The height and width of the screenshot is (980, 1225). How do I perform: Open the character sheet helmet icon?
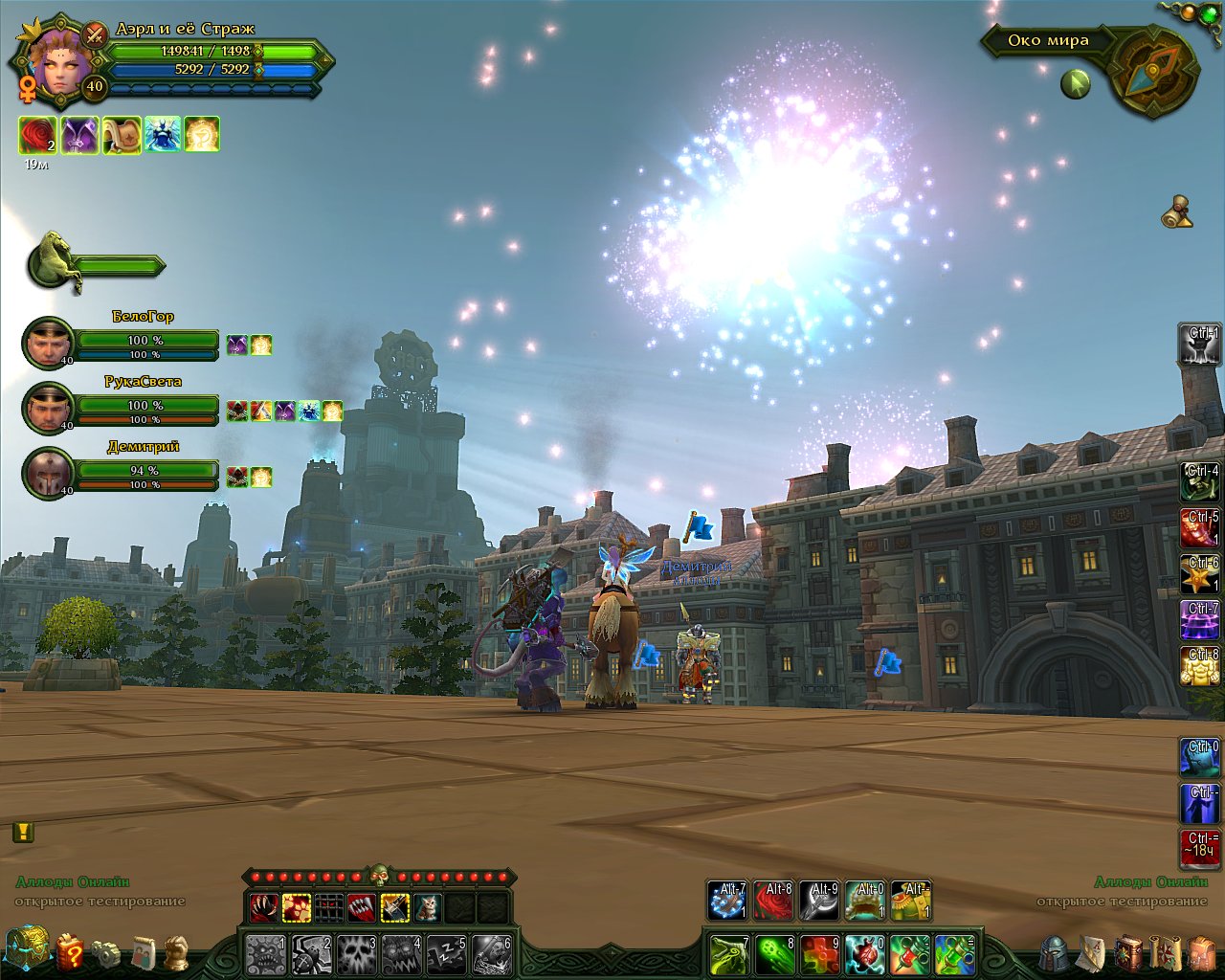click(x=1054, y=952)
